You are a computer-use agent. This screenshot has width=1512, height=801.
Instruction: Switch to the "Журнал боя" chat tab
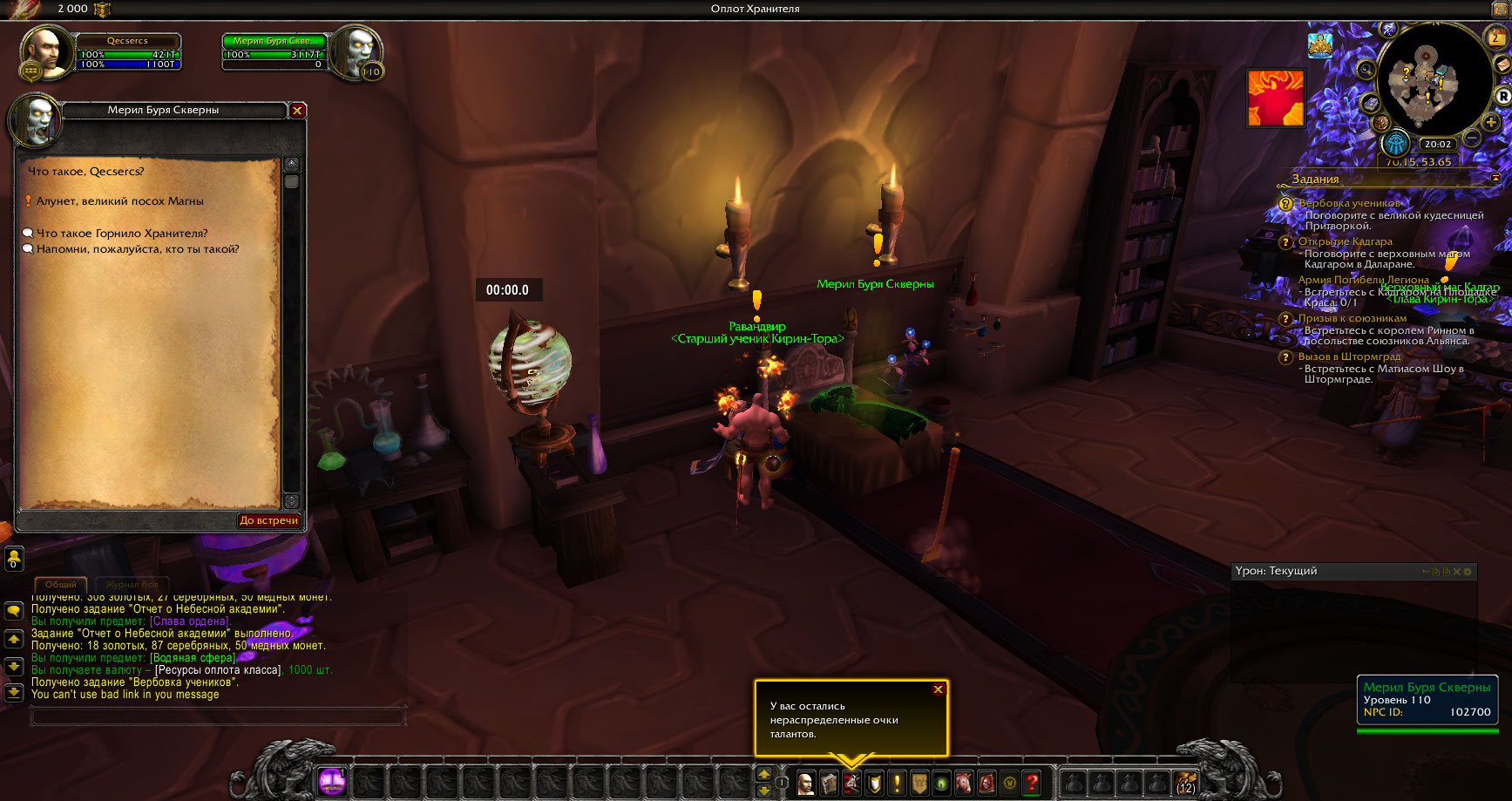pos(132,584)
